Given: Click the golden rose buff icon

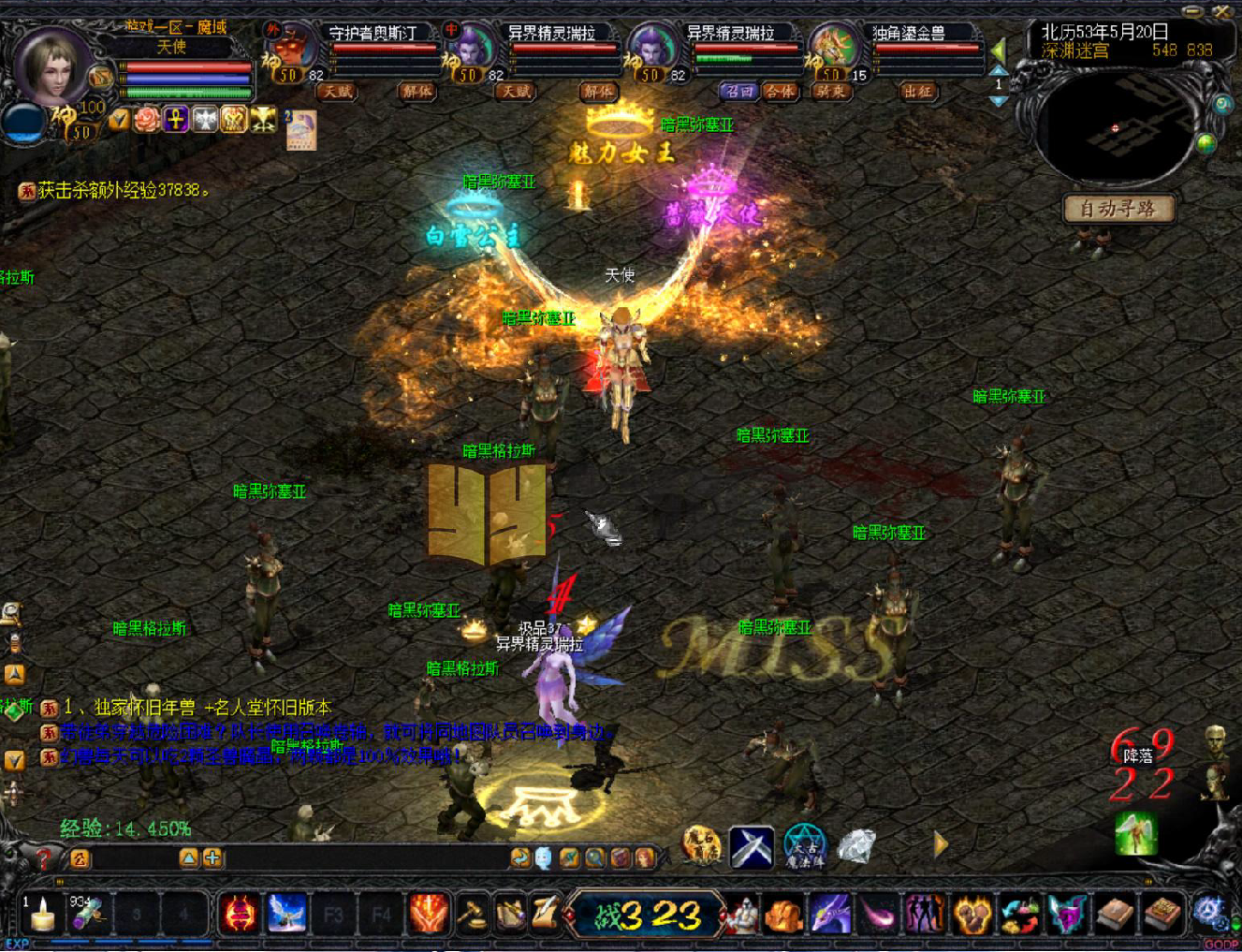Looking at the screenshot, I should pos(147,119).
